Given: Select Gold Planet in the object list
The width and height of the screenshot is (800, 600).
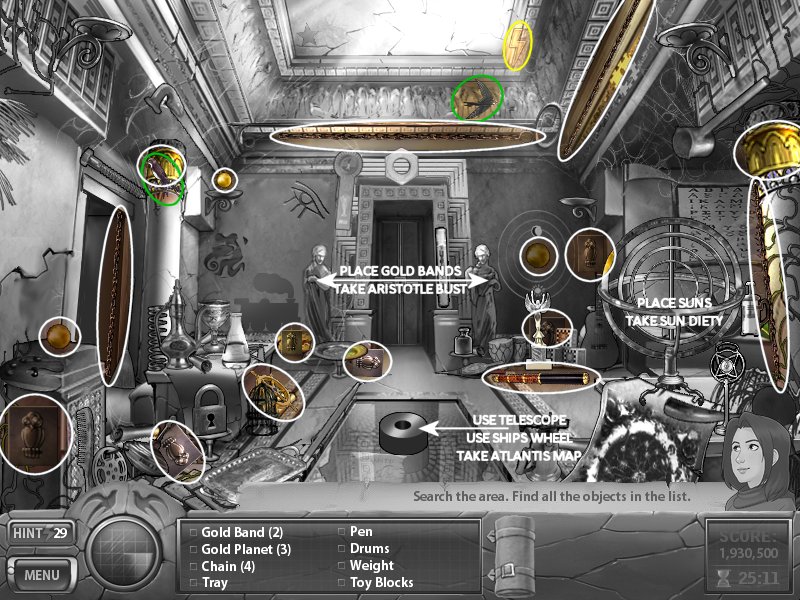Looking at the screenshot, I should point(245,549).
